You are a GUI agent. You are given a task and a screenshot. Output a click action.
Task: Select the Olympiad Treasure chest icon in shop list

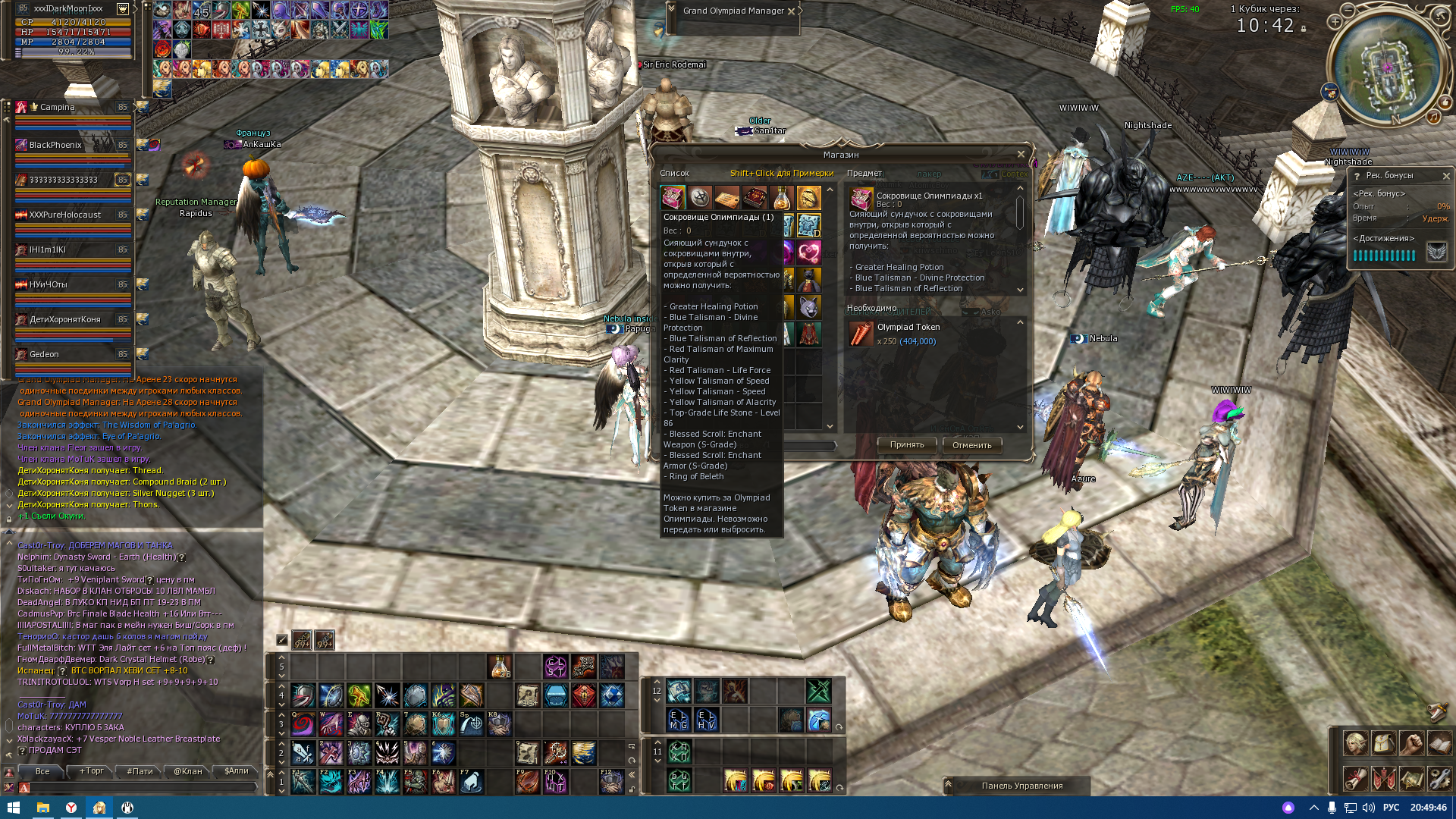point(672,197)
